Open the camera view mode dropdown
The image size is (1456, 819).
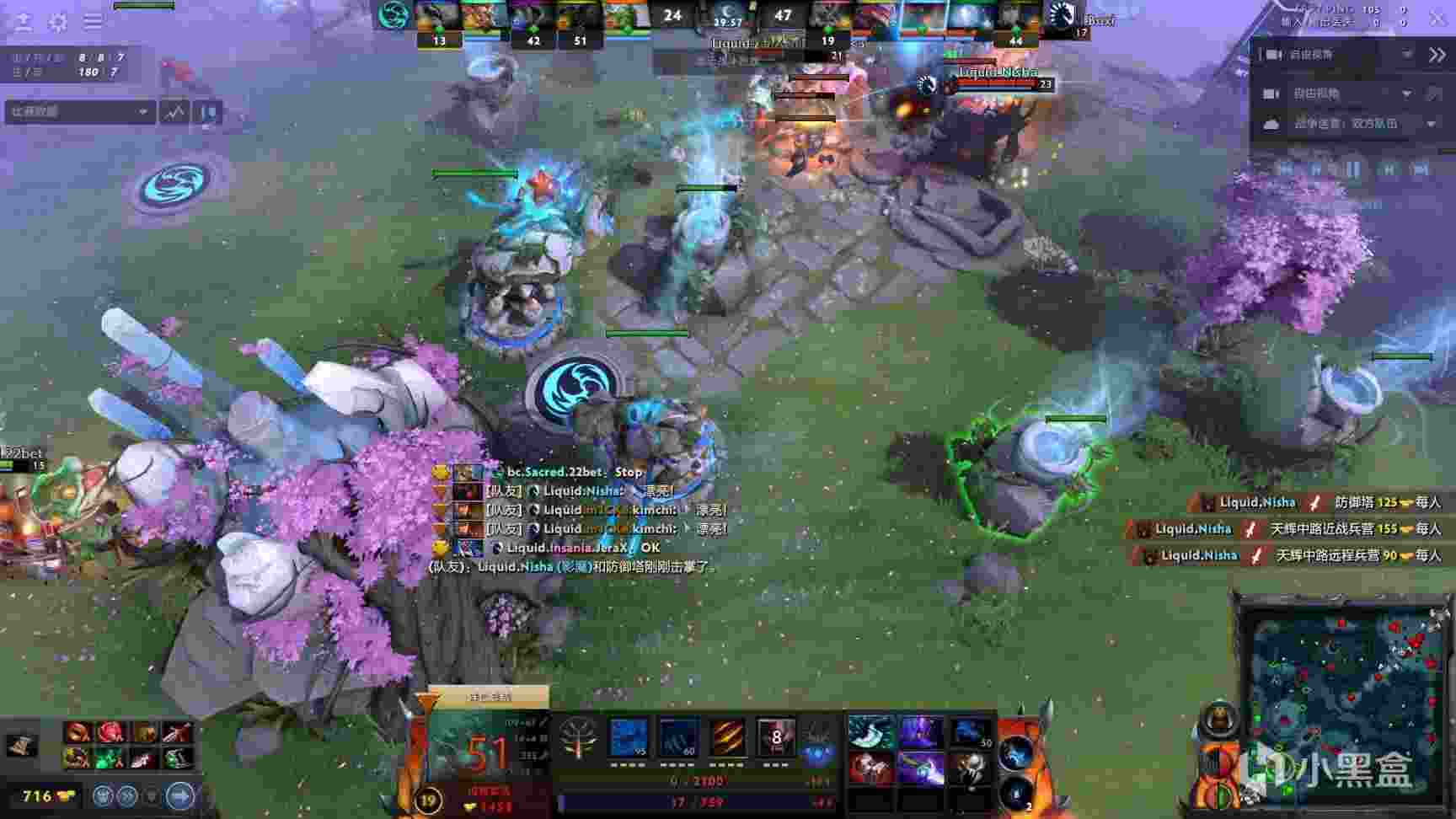[x=1406, y=94]
